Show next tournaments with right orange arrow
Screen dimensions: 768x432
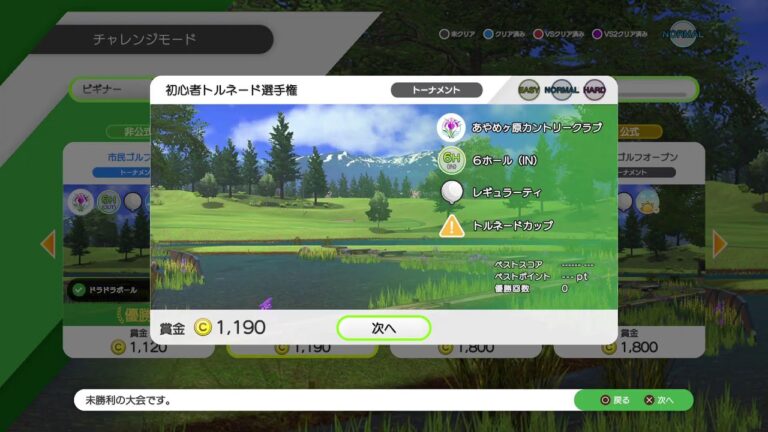(x=720, y=243)
